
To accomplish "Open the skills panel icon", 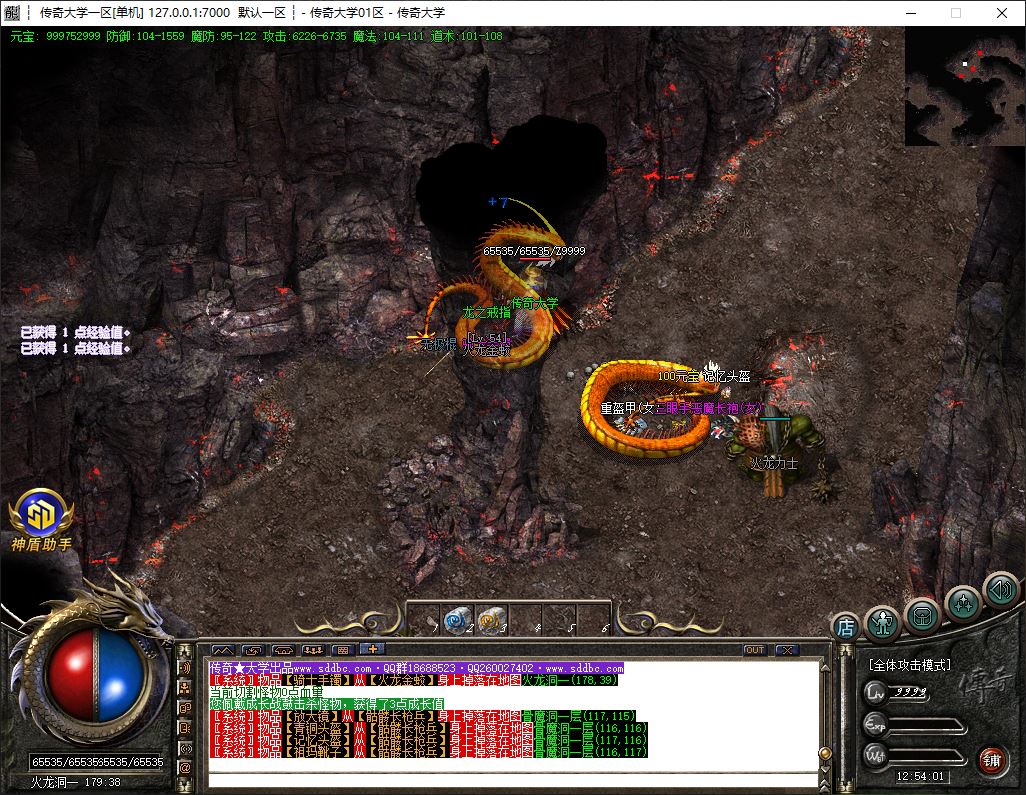I will [962, 602].
